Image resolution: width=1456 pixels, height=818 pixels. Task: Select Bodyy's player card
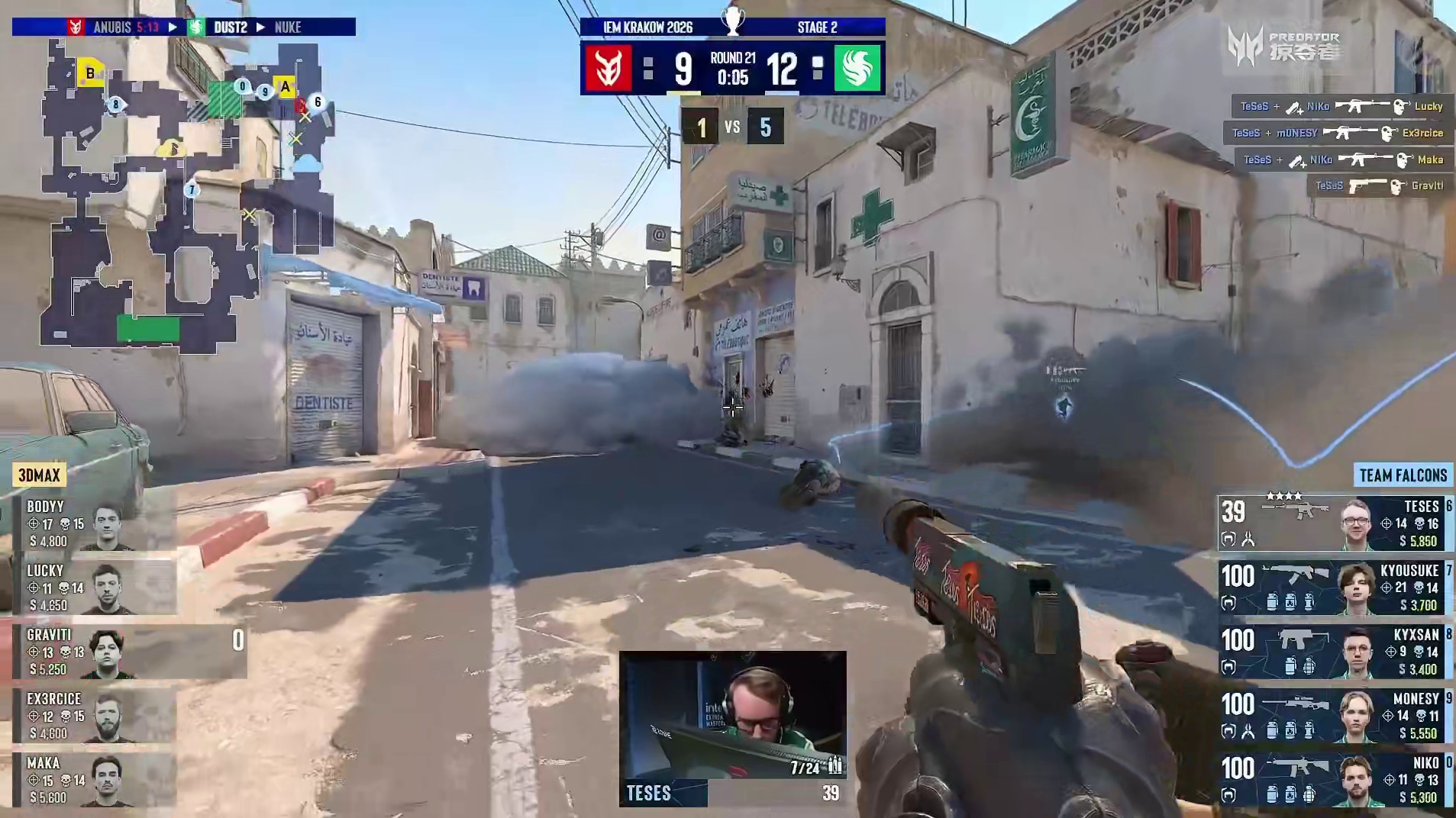click(x=94, y=523)
